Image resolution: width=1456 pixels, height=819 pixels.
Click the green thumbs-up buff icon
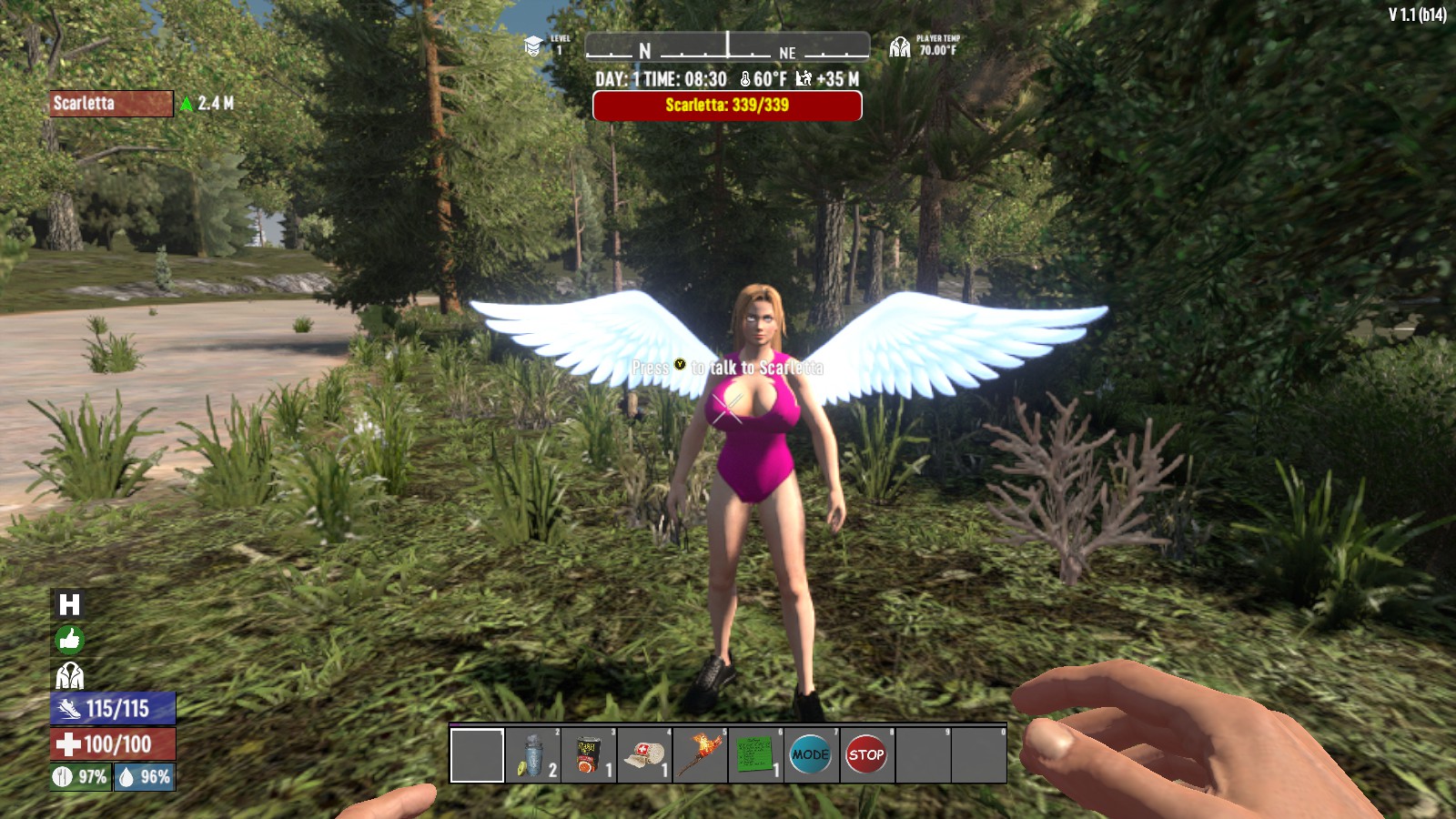coord(69,641)
